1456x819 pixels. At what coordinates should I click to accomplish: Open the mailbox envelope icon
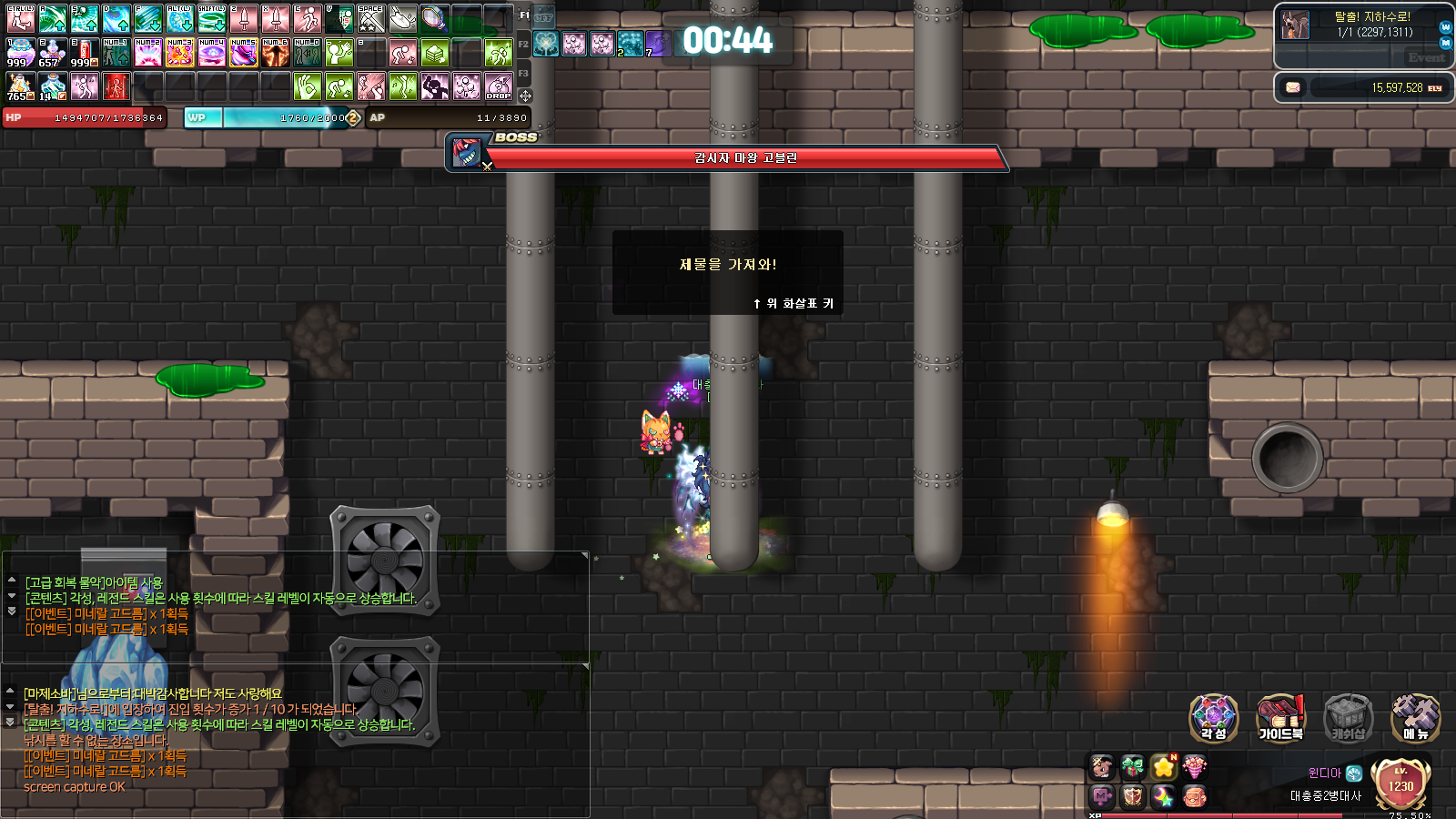(1292, 87)
